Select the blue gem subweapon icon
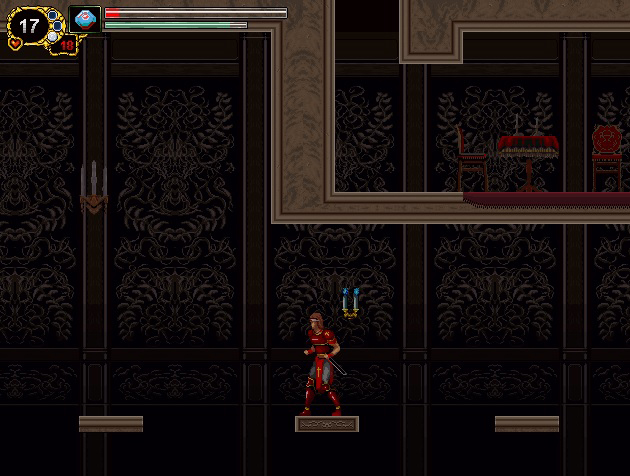 point(85,19)
